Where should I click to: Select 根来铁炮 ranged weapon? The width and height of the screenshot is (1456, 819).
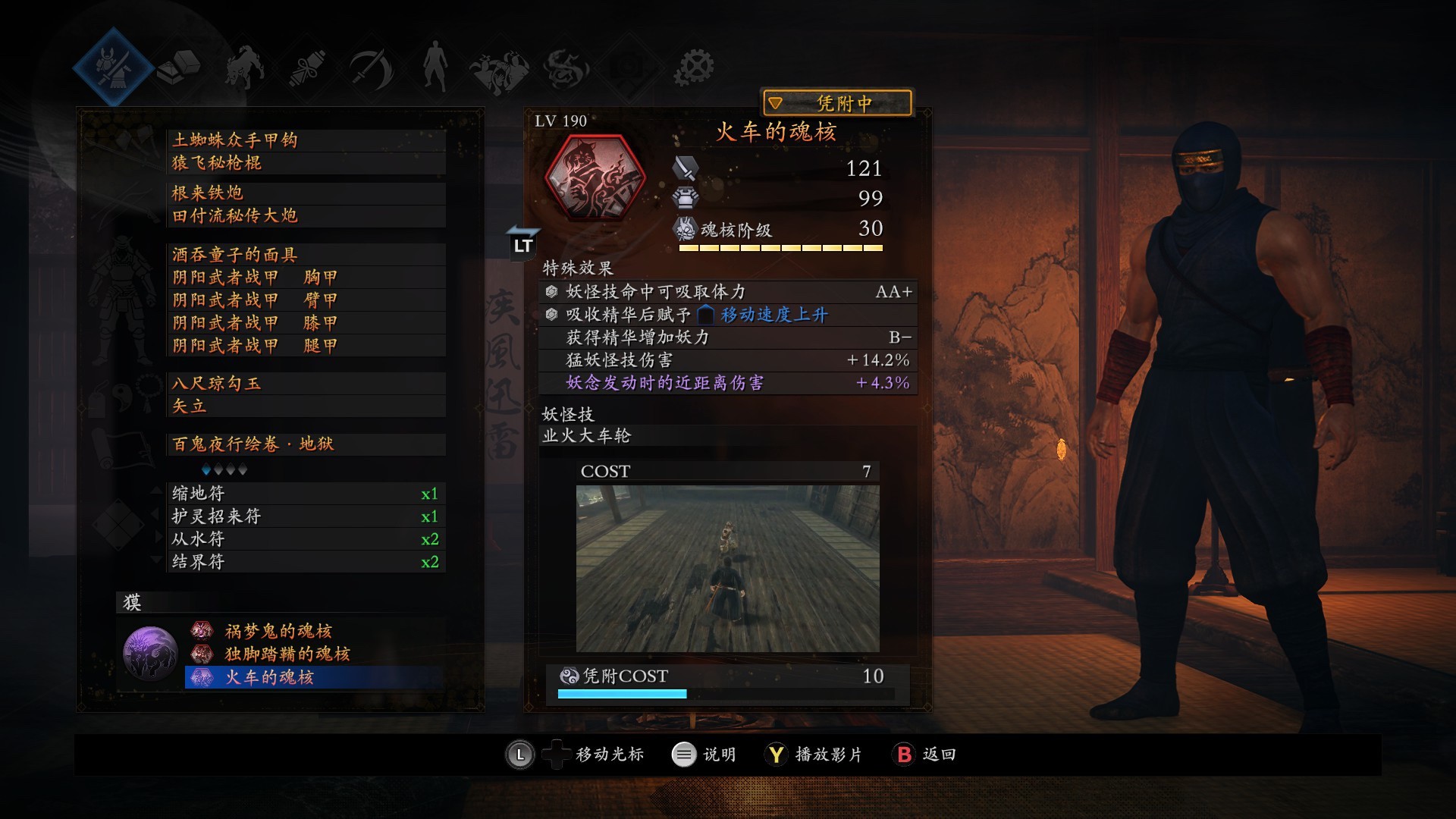coord(303,193)
